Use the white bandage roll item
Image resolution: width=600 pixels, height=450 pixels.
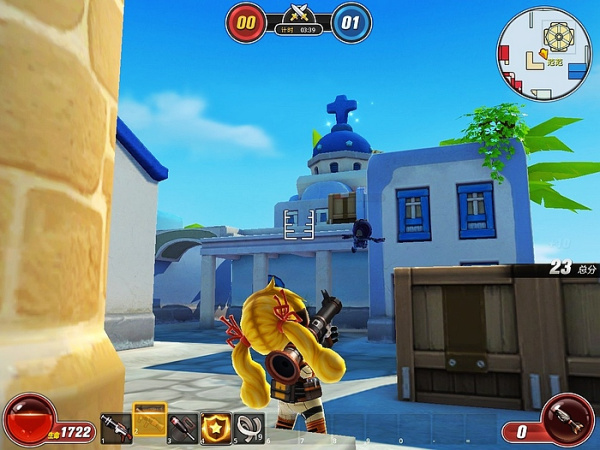pos(249,428)
